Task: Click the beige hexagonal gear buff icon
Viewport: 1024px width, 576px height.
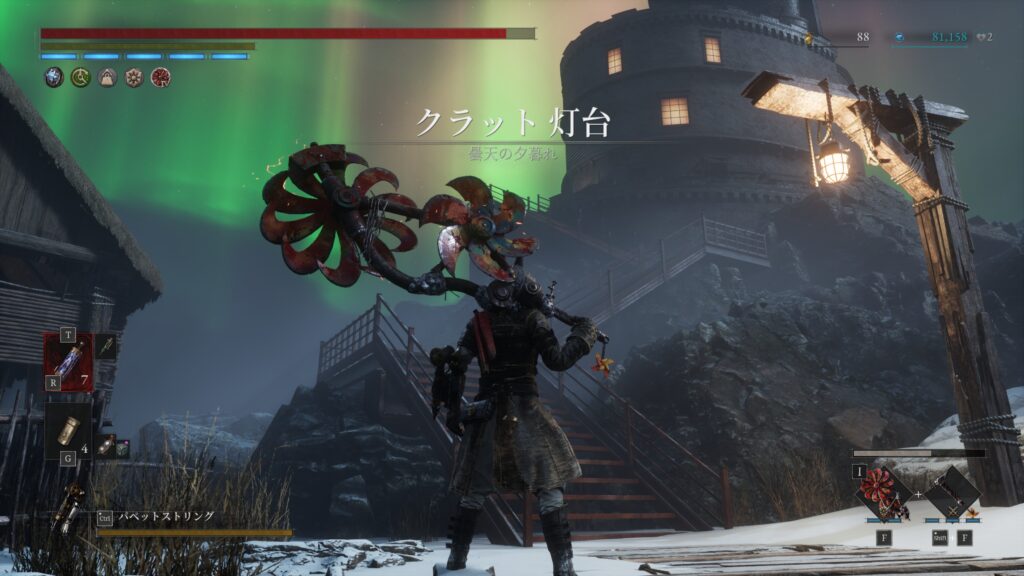Action: click(133, 77)
